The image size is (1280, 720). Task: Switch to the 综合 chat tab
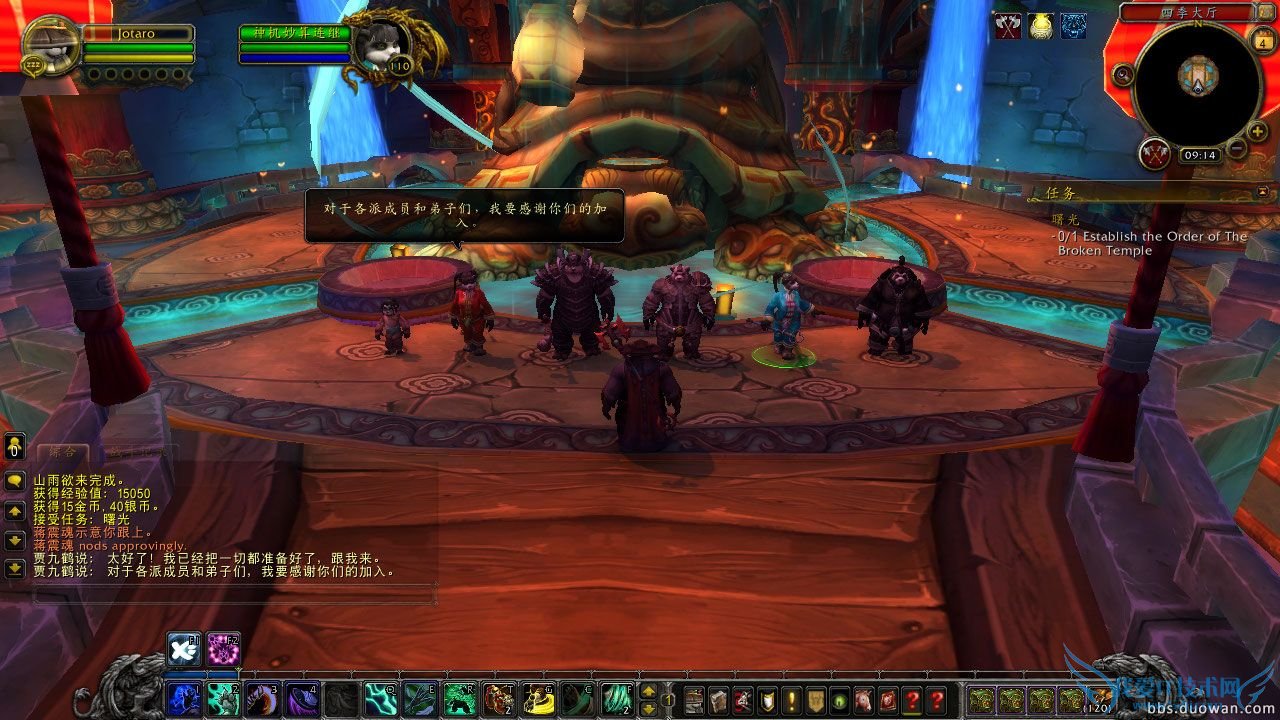pos(62,452)
